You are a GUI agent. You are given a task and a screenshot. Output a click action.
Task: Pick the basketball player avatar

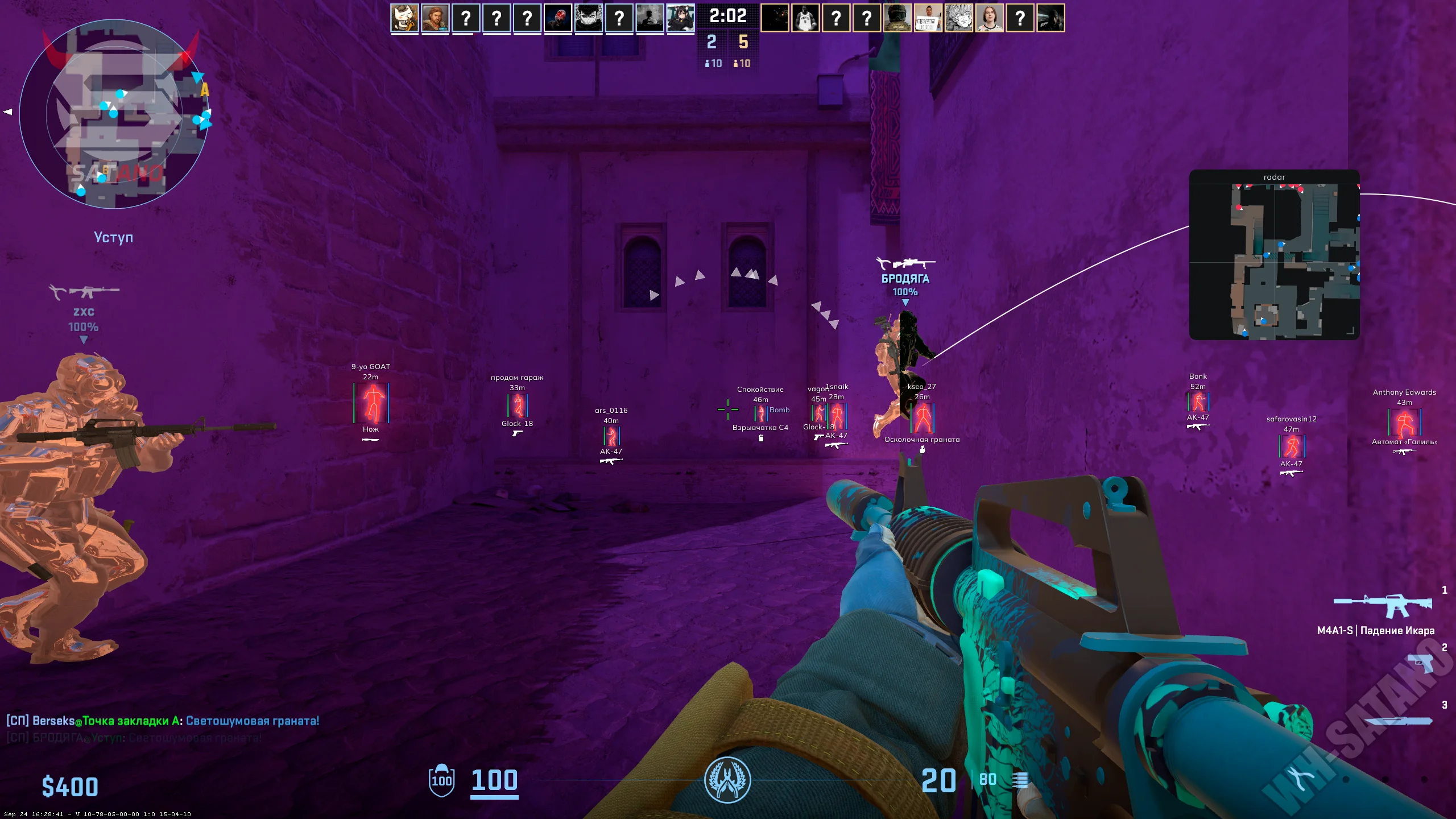pyautogui.click(x=805, y=18)
